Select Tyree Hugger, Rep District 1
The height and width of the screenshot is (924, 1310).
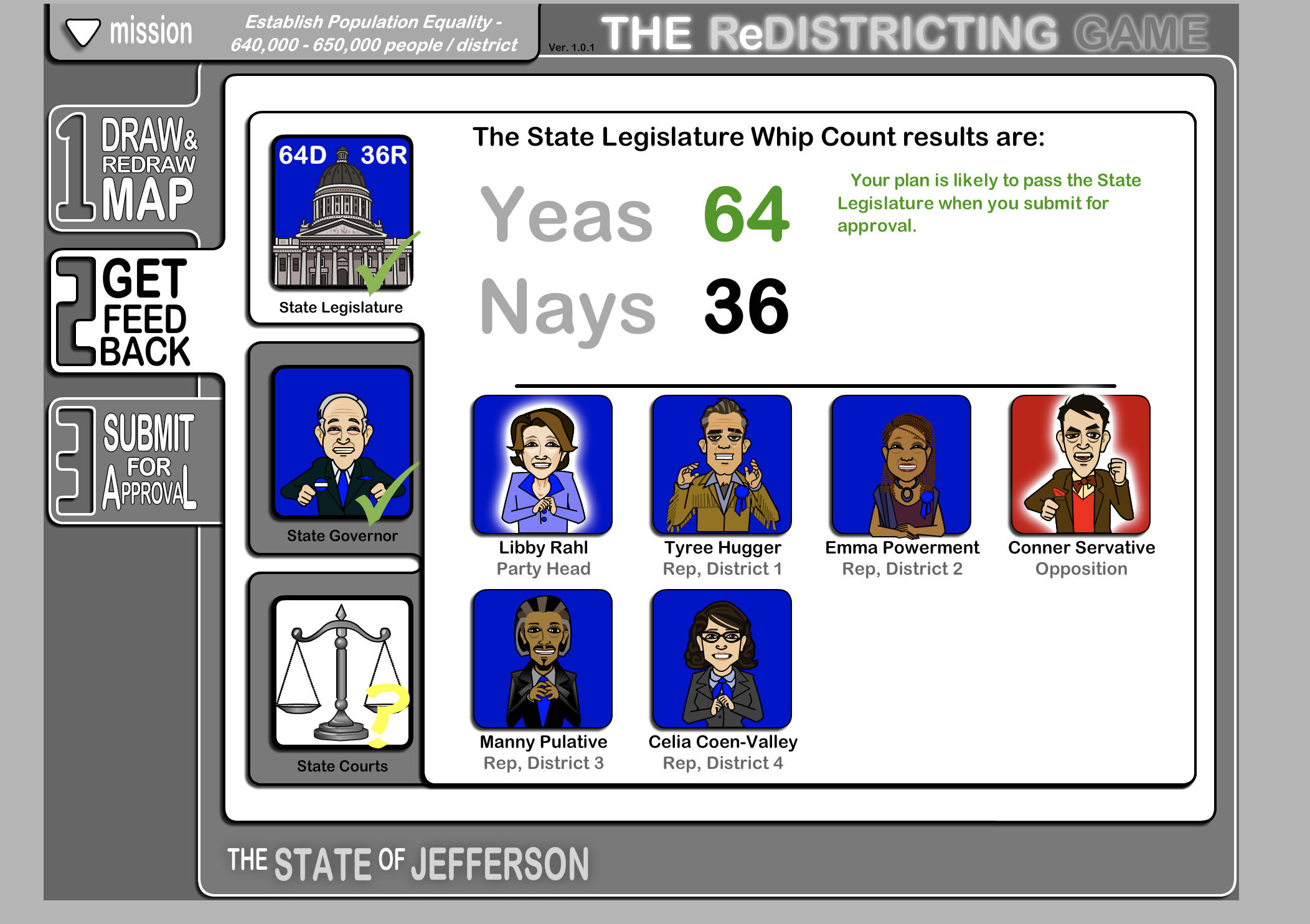[722, 464]
